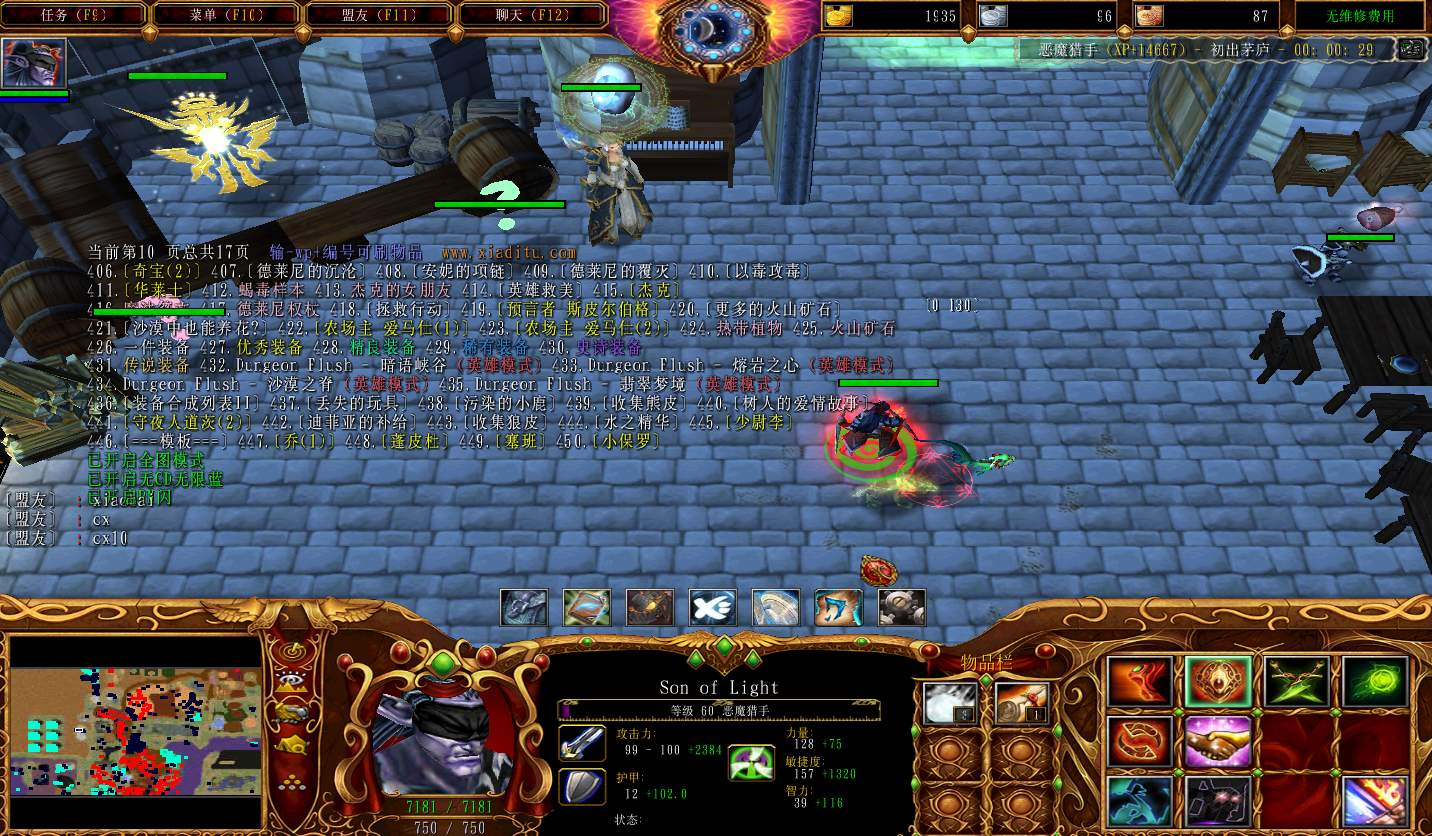Image resolution: width=1432 pixels, height=836 pixels.
Task: Click the minimap to move the camera
Action: coord(135,716)
